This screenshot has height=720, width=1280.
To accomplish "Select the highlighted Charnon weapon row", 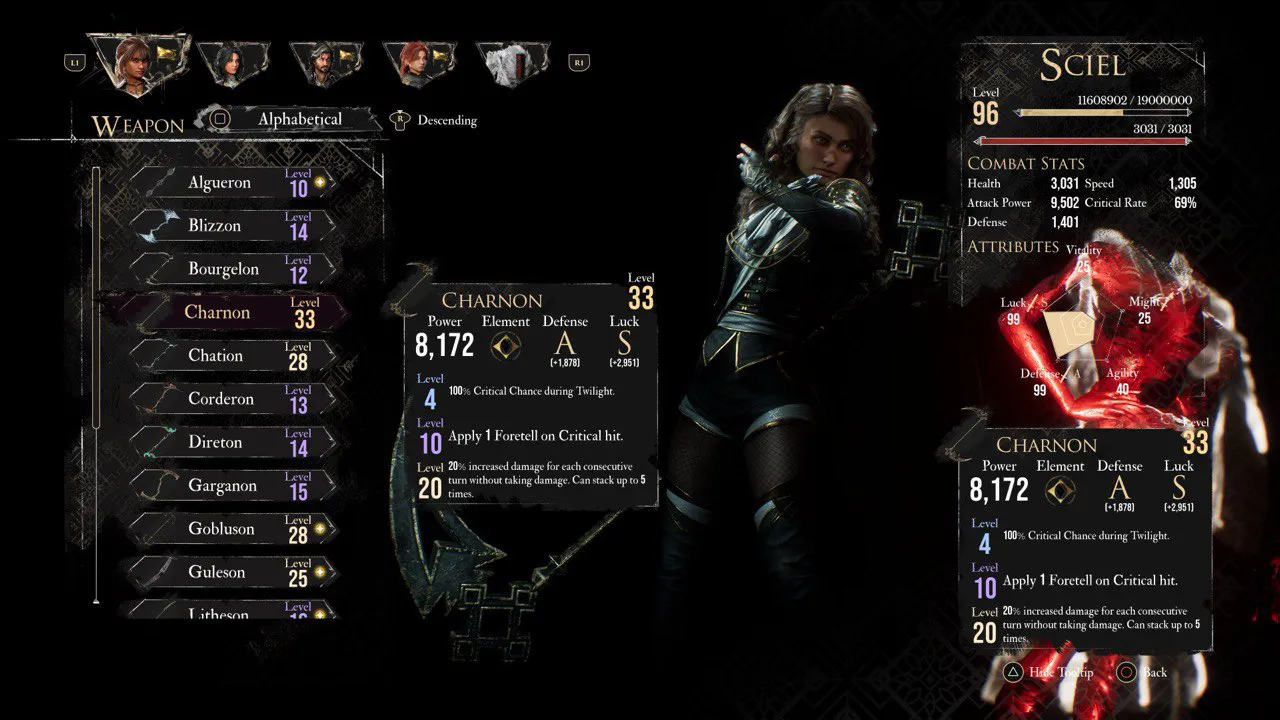I will pos(228,312).
